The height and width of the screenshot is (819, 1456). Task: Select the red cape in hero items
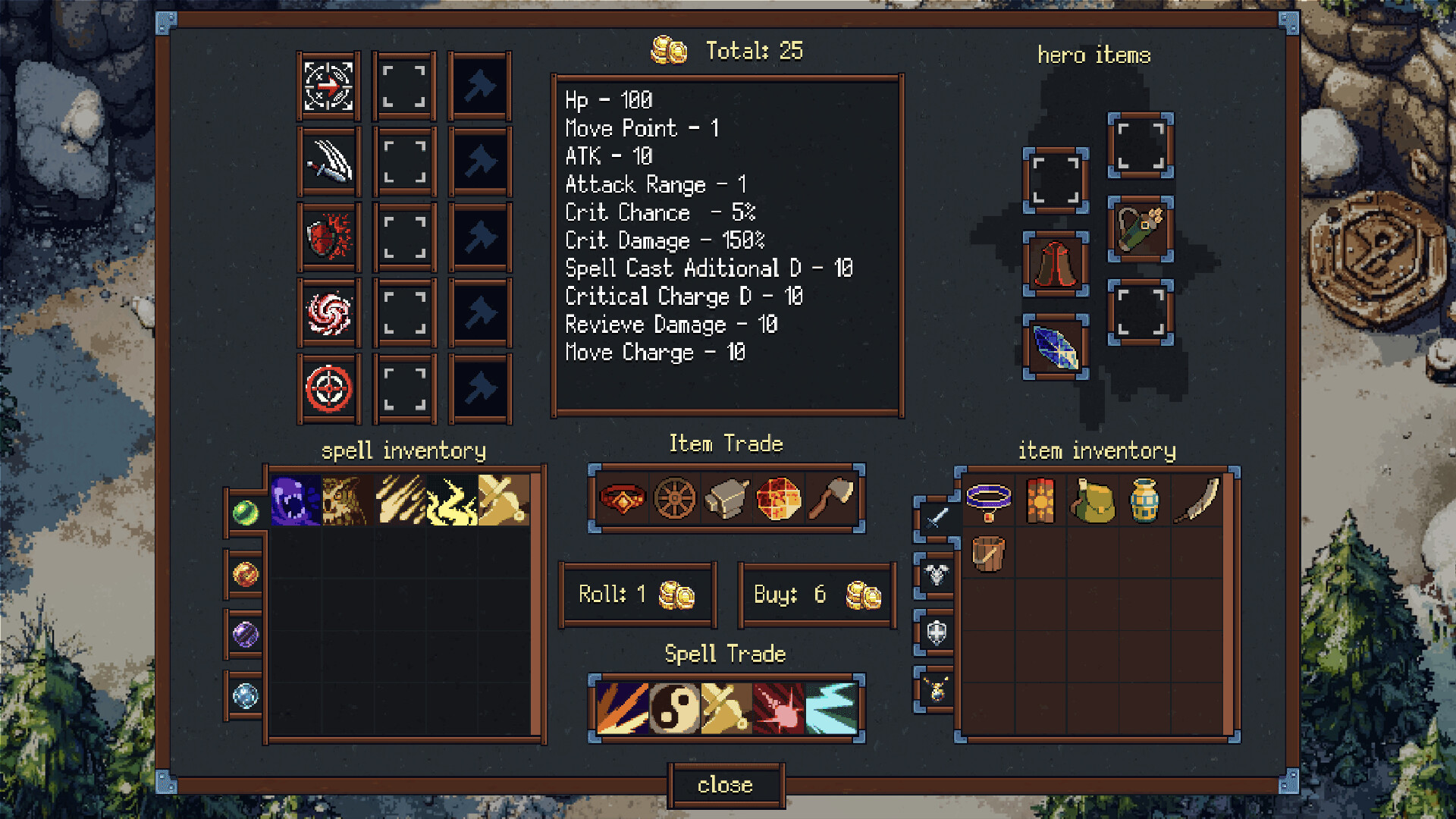pos(1055,265)
